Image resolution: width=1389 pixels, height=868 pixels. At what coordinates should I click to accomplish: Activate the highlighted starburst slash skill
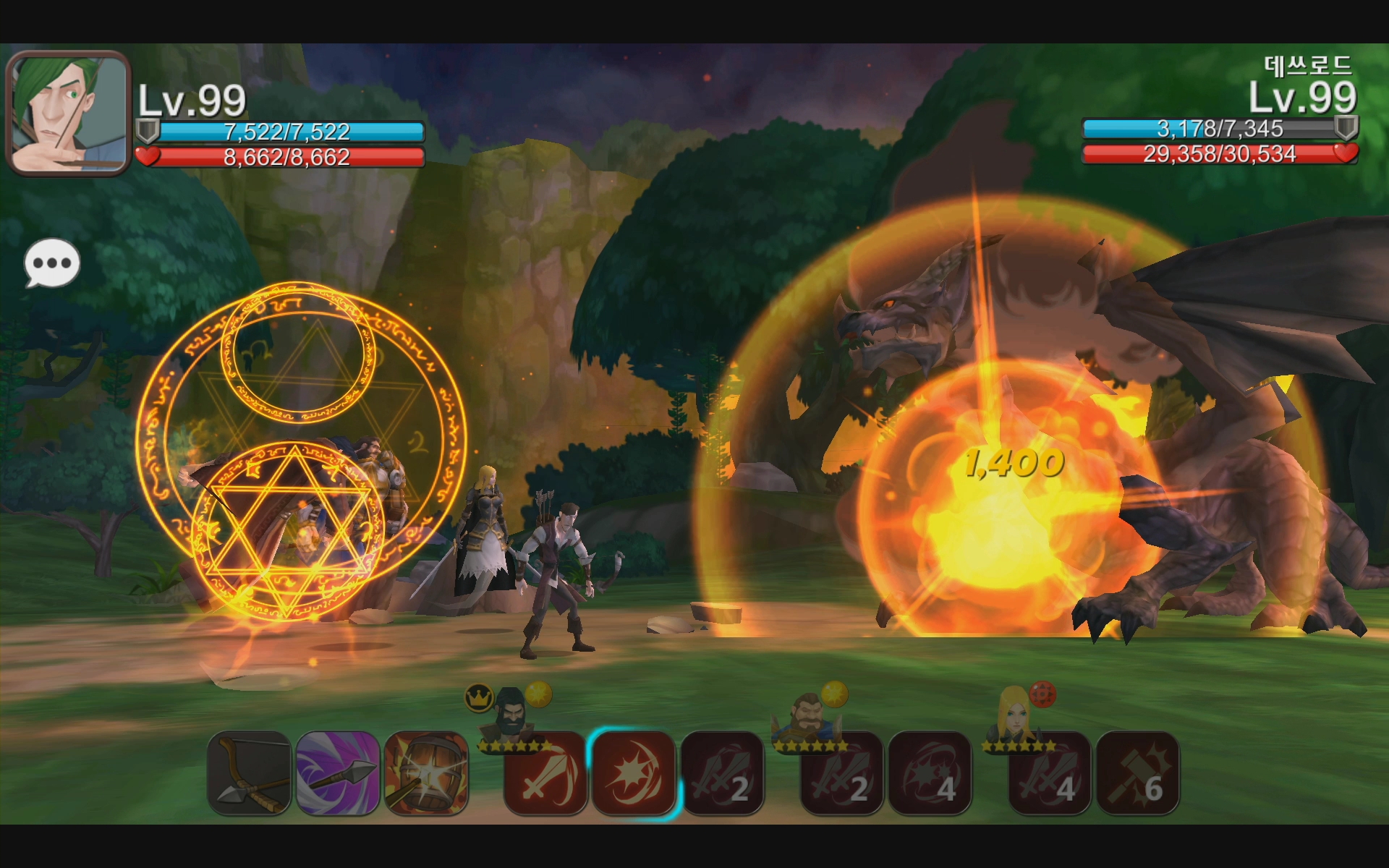[634, 773]
